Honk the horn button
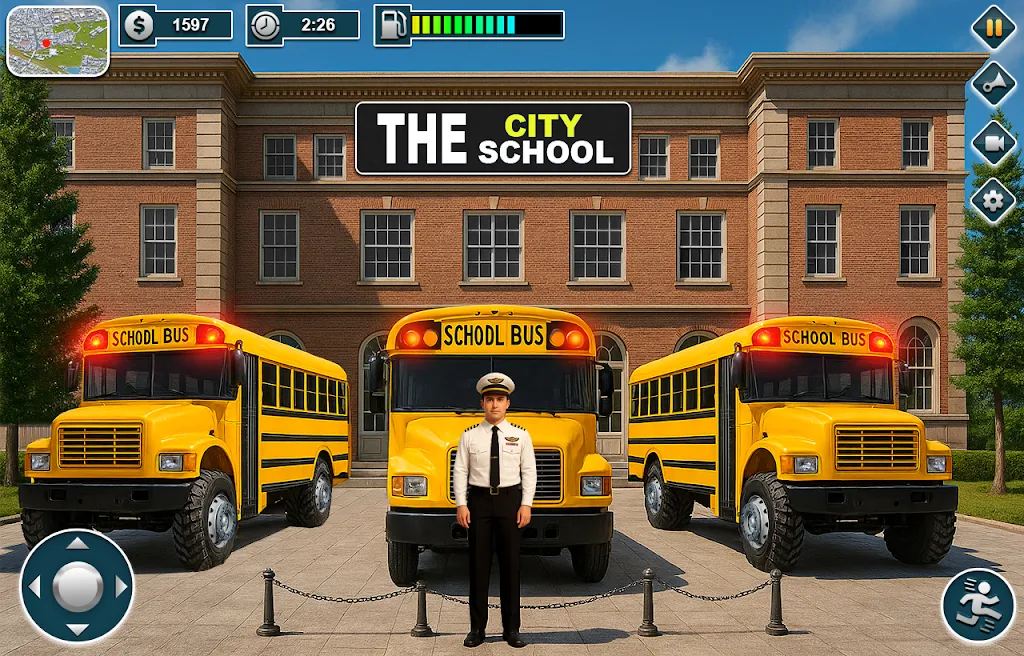Image resolution: width=1024 pixels, height=656 pixels. click(x=993, y=85)
